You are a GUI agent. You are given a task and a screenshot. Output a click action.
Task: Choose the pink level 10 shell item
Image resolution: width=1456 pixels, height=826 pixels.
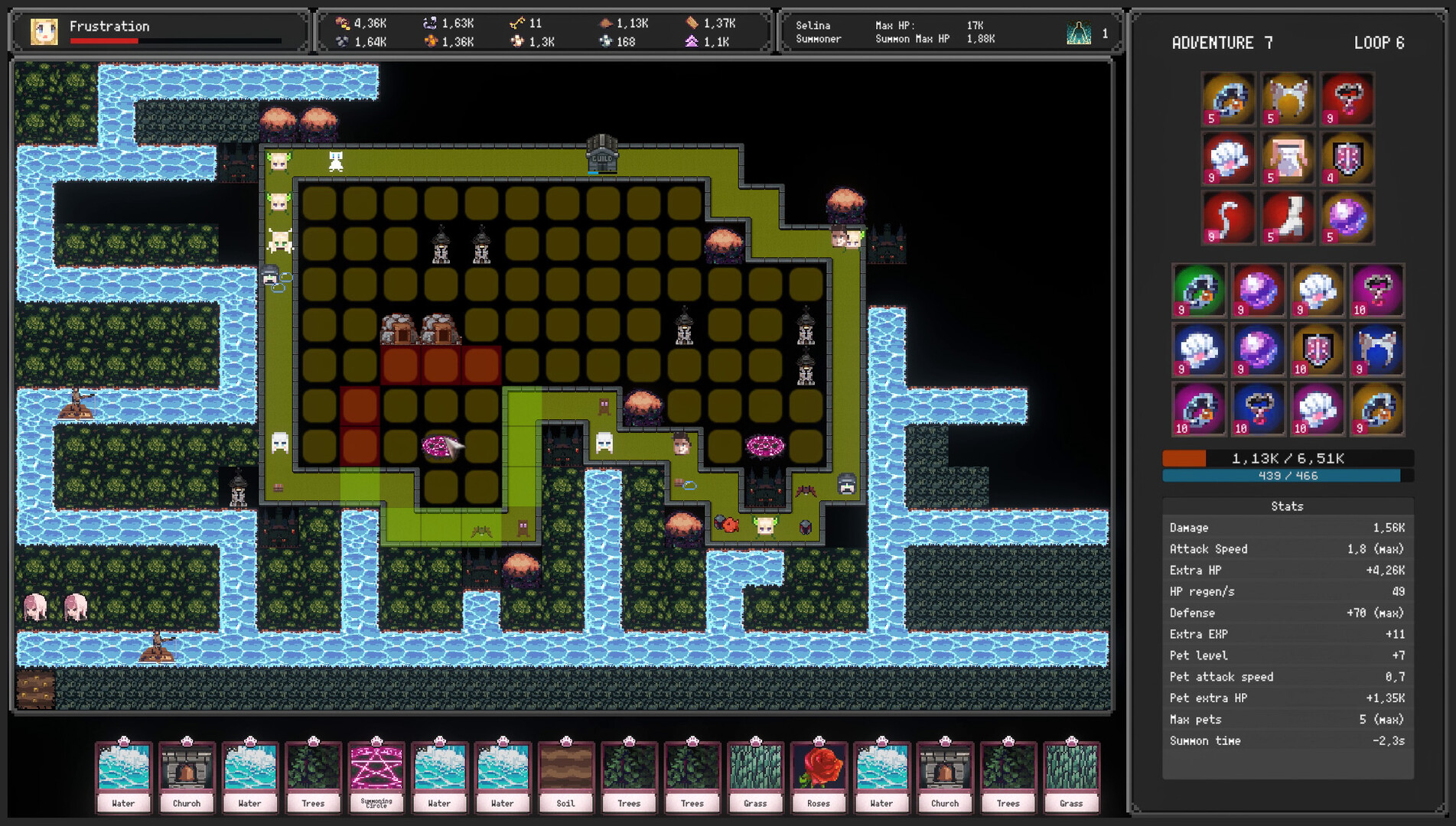click(1317, 409)
